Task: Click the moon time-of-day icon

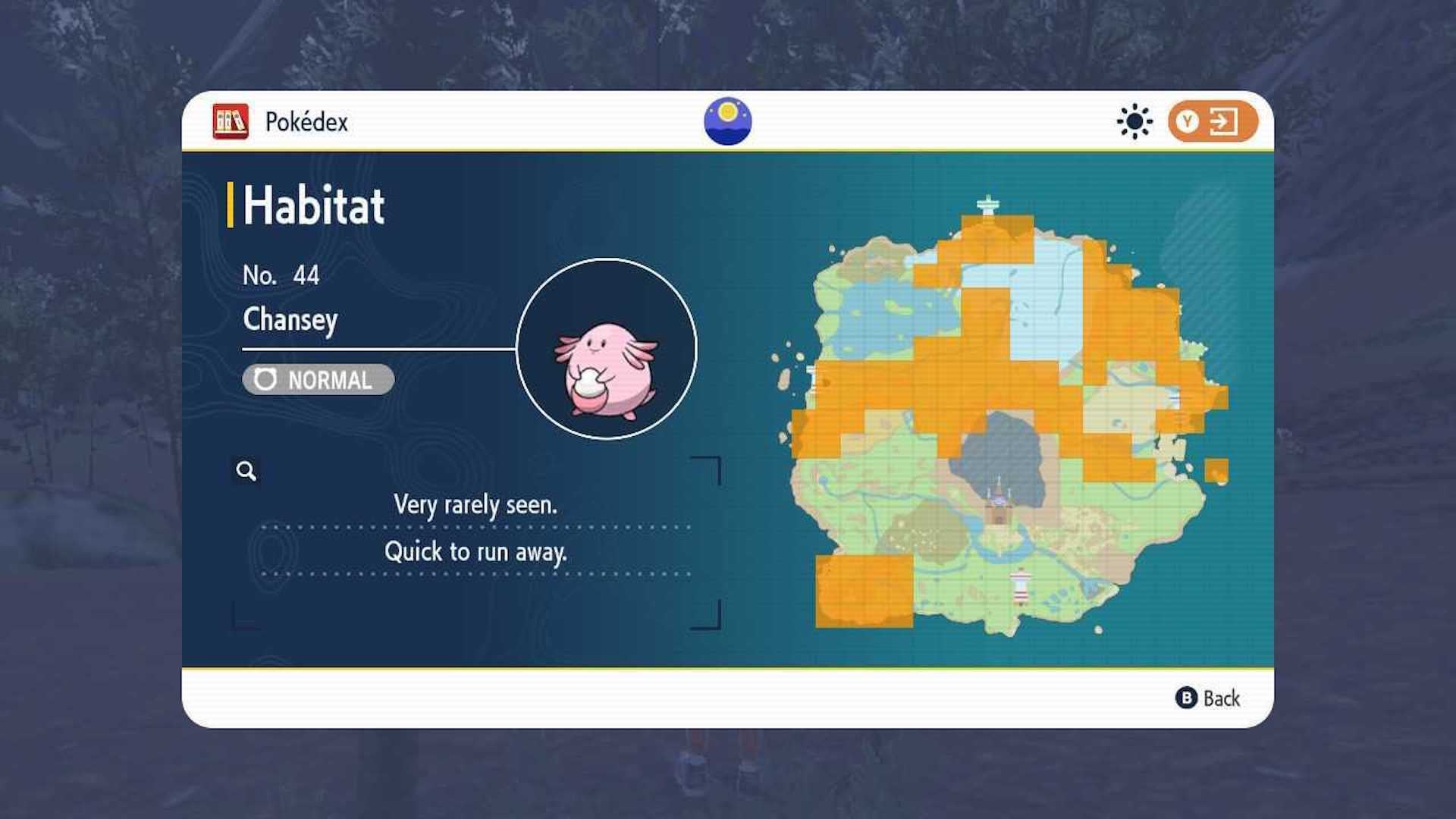Action: pyautogui.click(x=728, y=120)
